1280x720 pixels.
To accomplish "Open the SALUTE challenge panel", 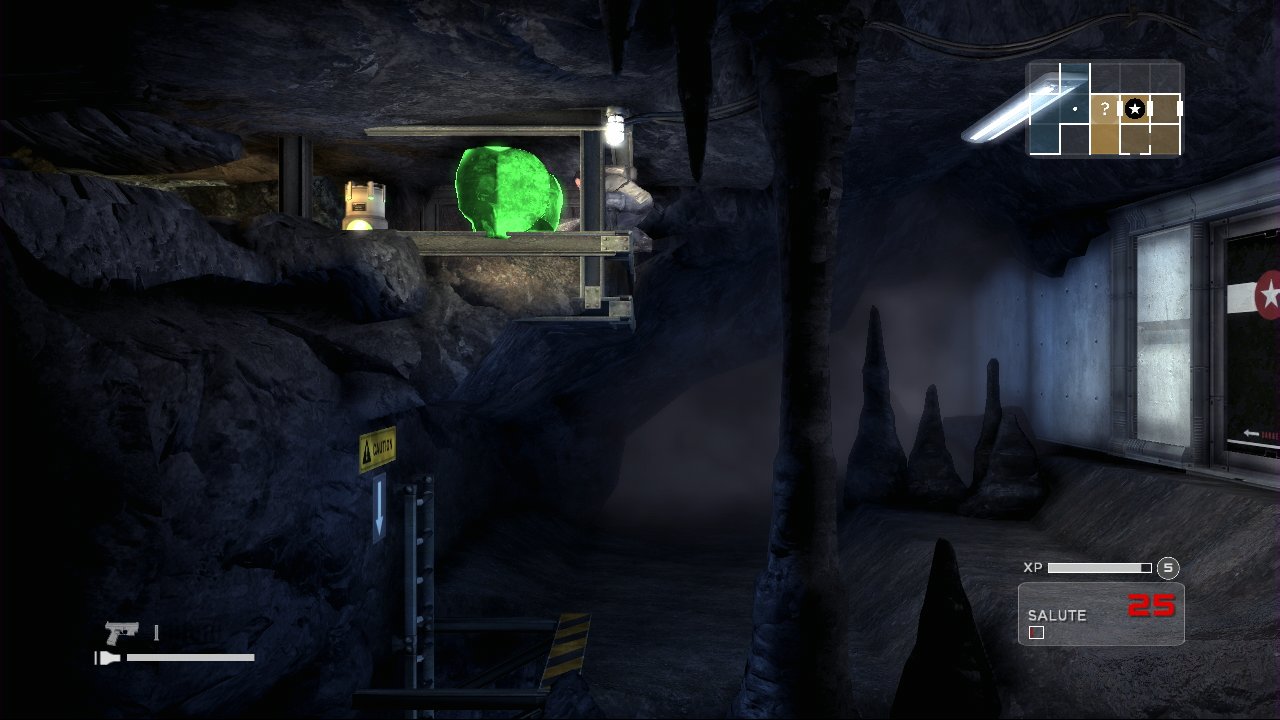I will click(x=1101, y=614).
